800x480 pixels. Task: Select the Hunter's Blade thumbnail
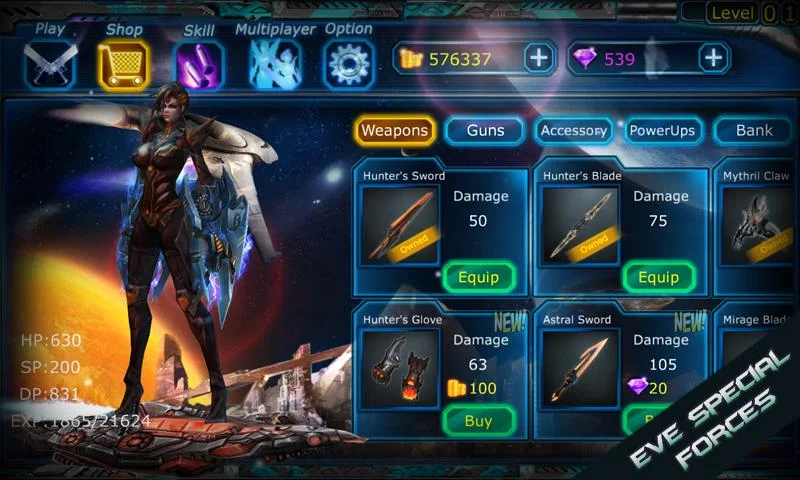[579, 226]
